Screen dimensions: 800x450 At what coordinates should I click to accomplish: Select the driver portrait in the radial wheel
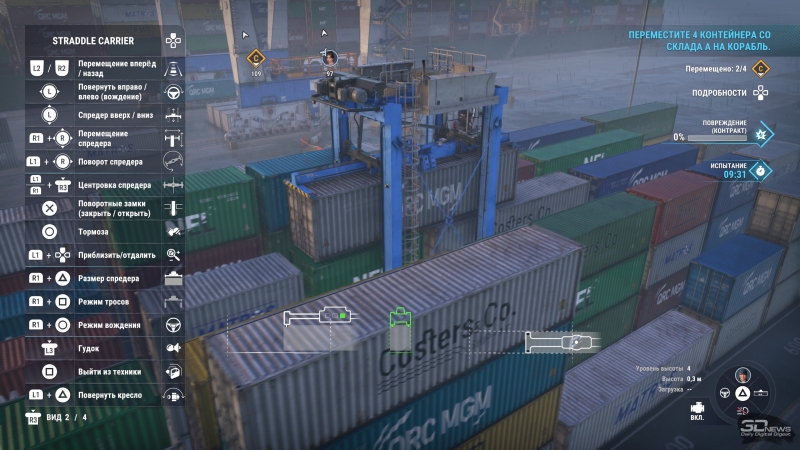[x=743, y=375]
